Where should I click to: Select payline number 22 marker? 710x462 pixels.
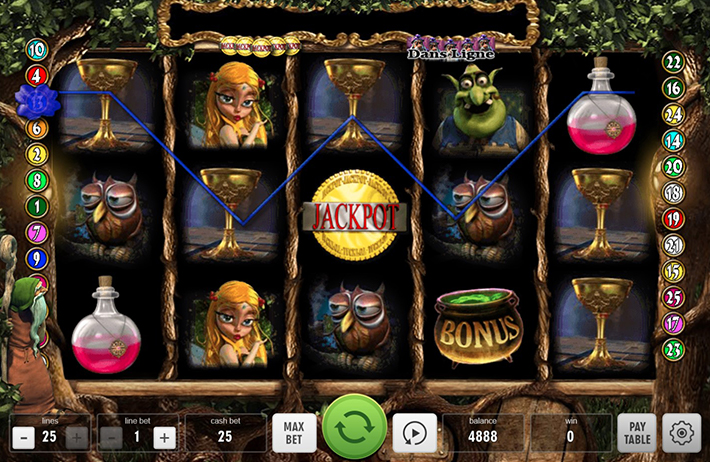tap(673, 62)
